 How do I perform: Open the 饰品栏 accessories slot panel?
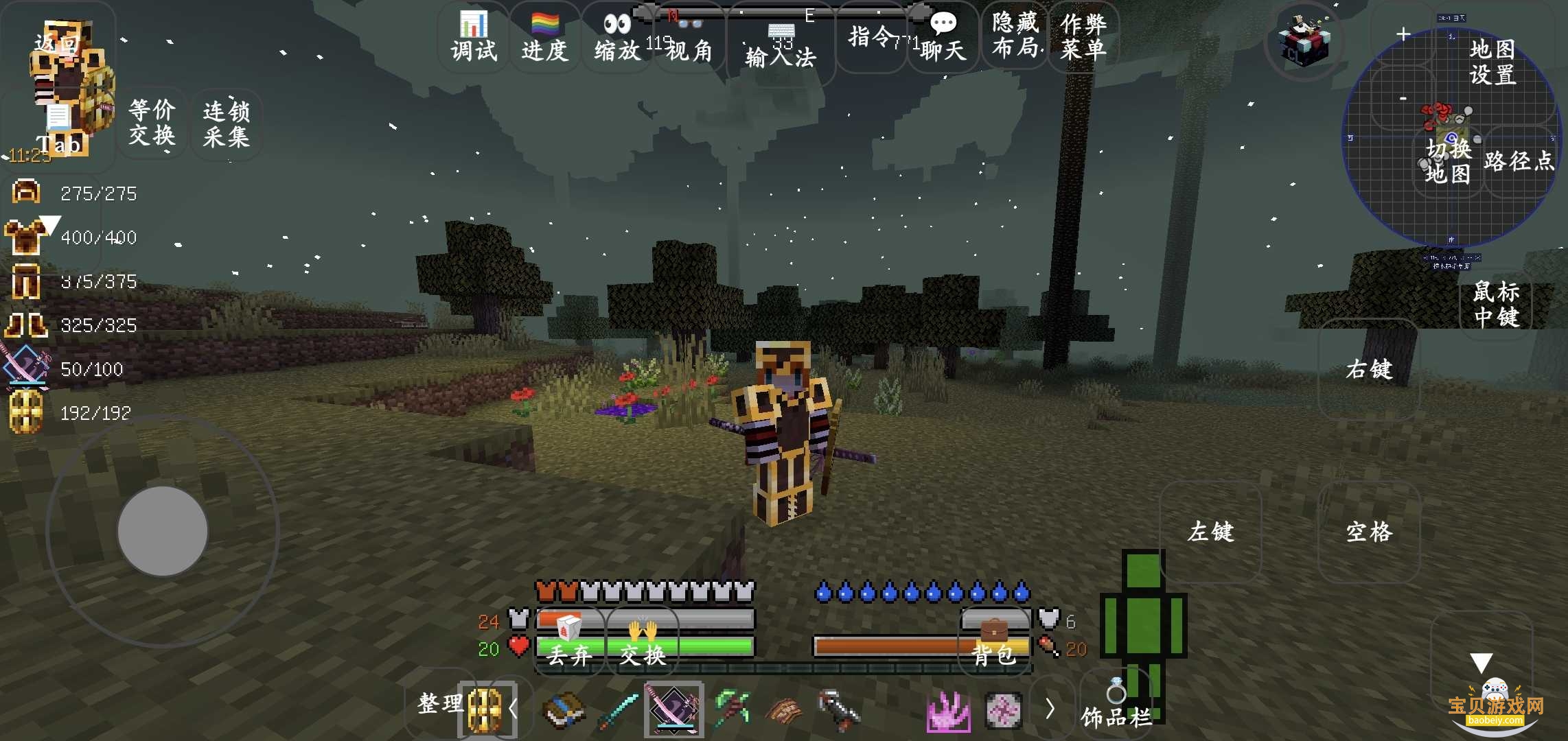1116,707
